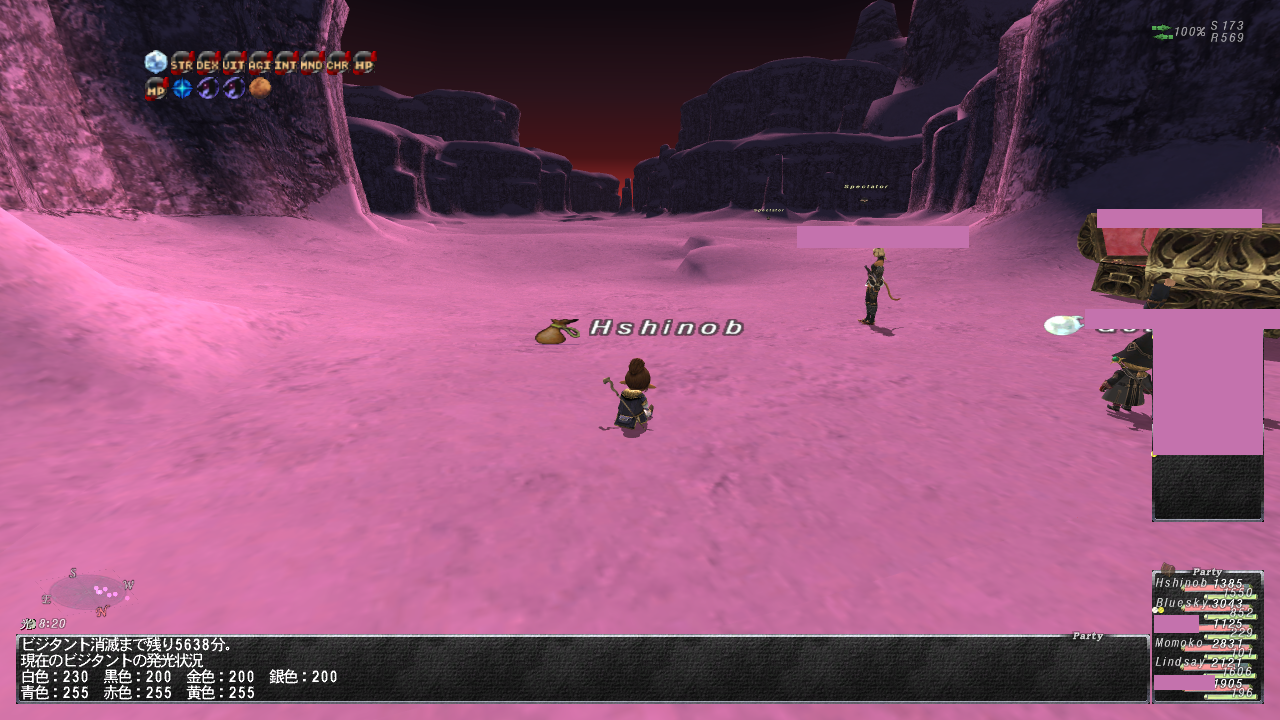Click the chat log window
Viewport: 1280px width, 720px height.
tap(582, 669)
